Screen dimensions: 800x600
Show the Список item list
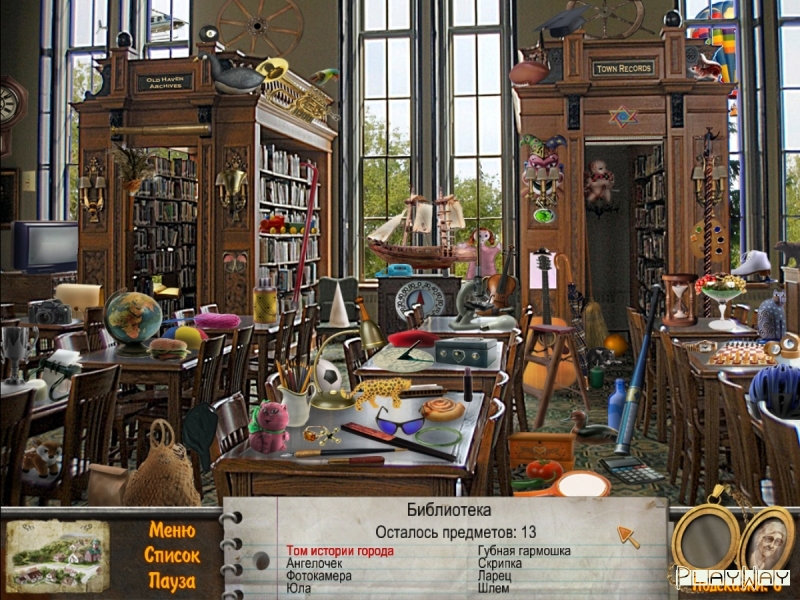pos(171,555)
